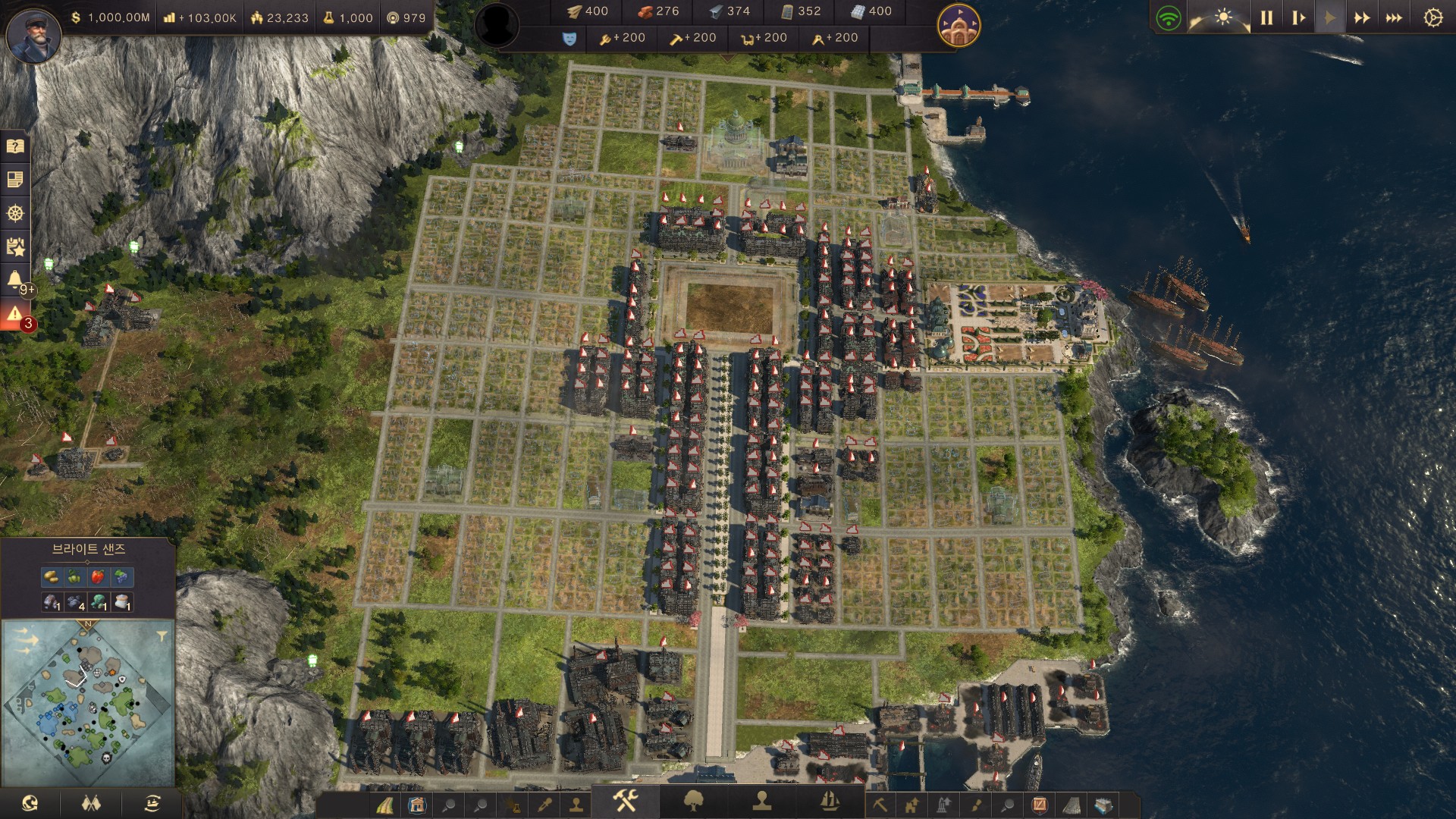Pause the game speed
This screenshot has width=1456, height=819.
pyautogui.click(x=1266, y=17)
